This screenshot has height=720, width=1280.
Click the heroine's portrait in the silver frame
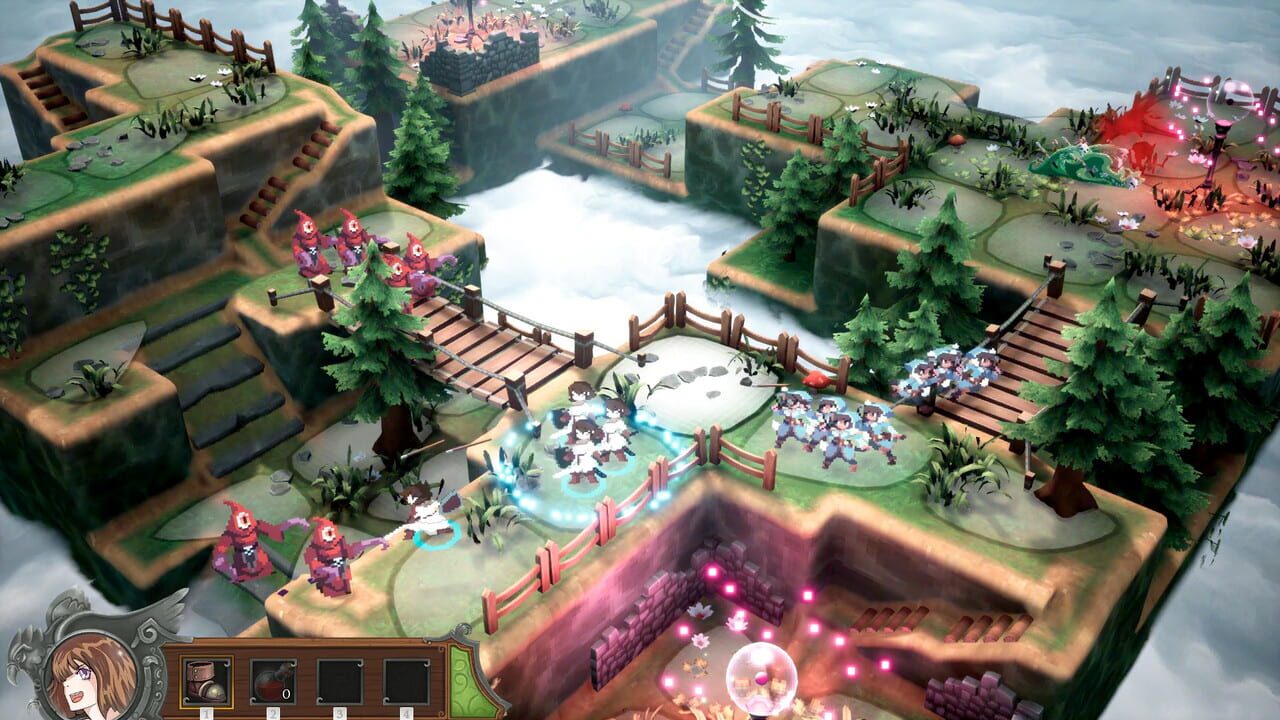(x=91, y=675)
